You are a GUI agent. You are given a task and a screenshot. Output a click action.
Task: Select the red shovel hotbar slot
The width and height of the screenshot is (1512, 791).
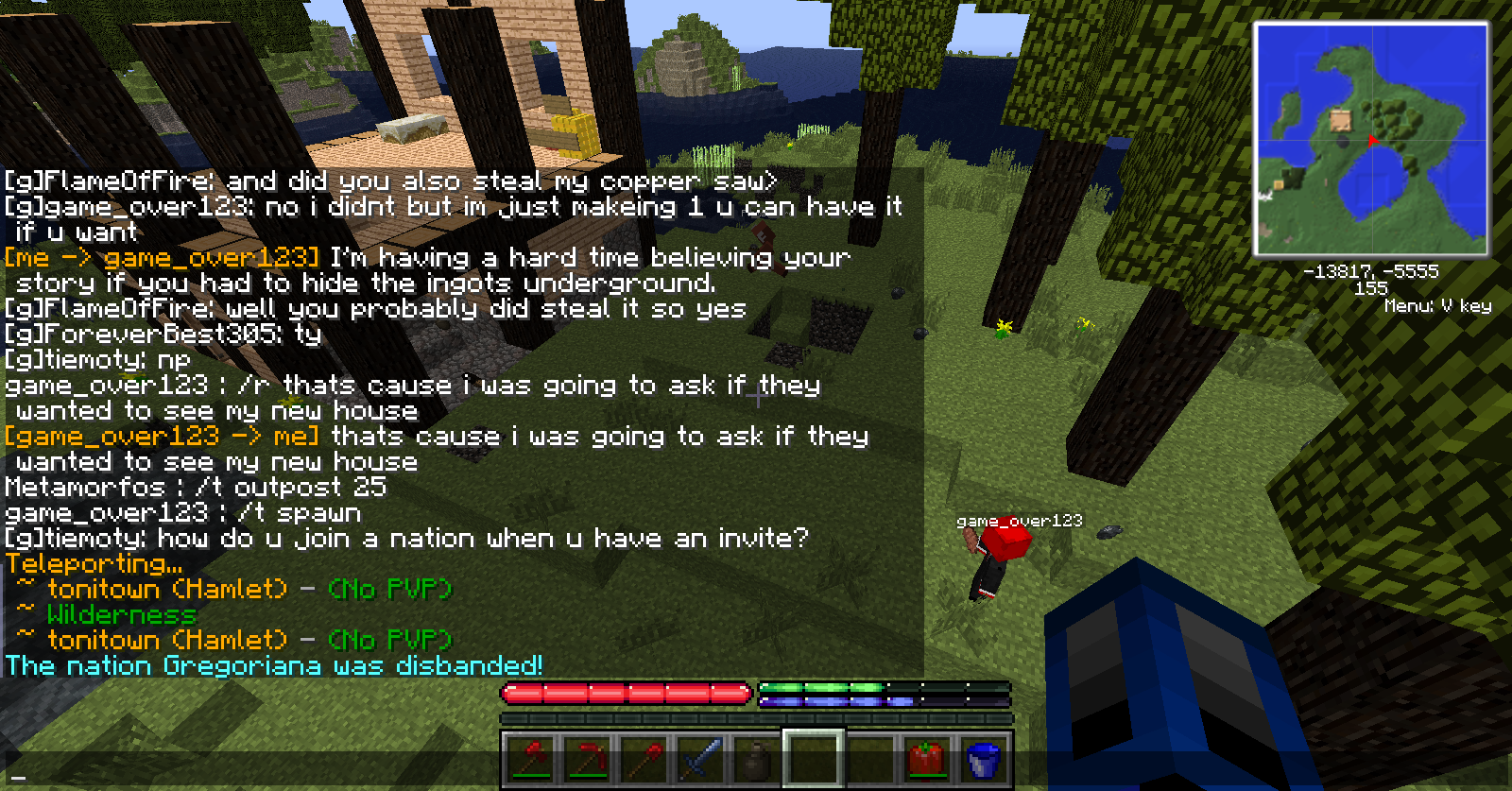coord(644,758)
